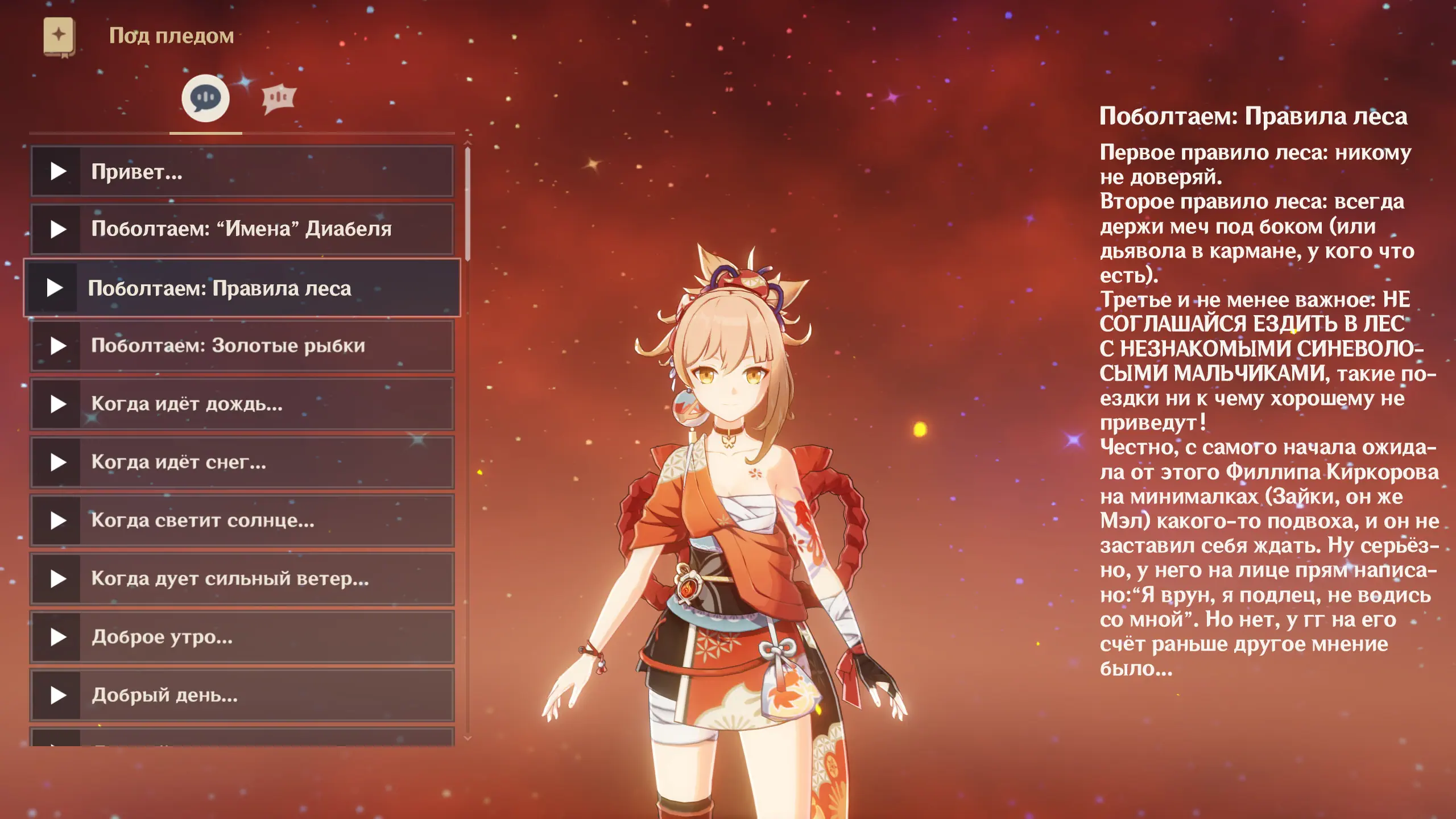Screen dimensions: 1456x819
Task: Select 'Поболтаем: "Имена" Диабеля' entry
Action: click(x=242, y=229)
